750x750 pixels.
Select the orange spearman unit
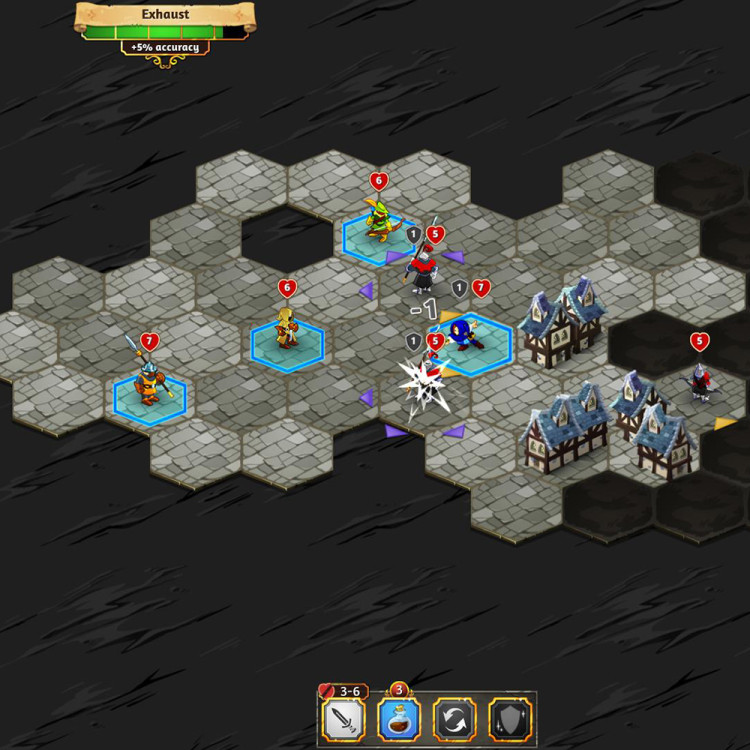click(x=149, y=382)
